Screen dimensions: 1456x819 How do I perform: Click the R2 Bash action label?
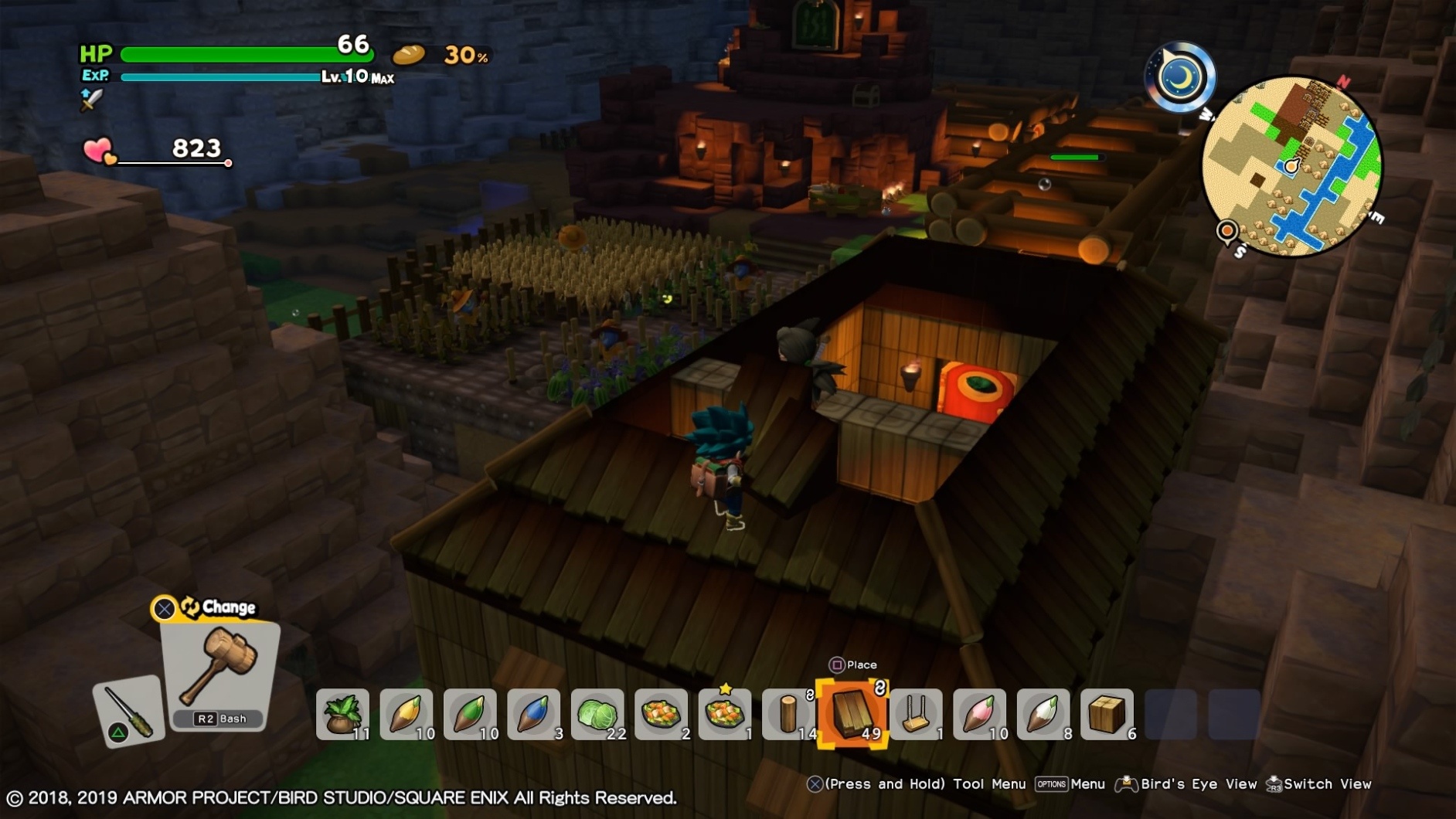click(219, 719)
